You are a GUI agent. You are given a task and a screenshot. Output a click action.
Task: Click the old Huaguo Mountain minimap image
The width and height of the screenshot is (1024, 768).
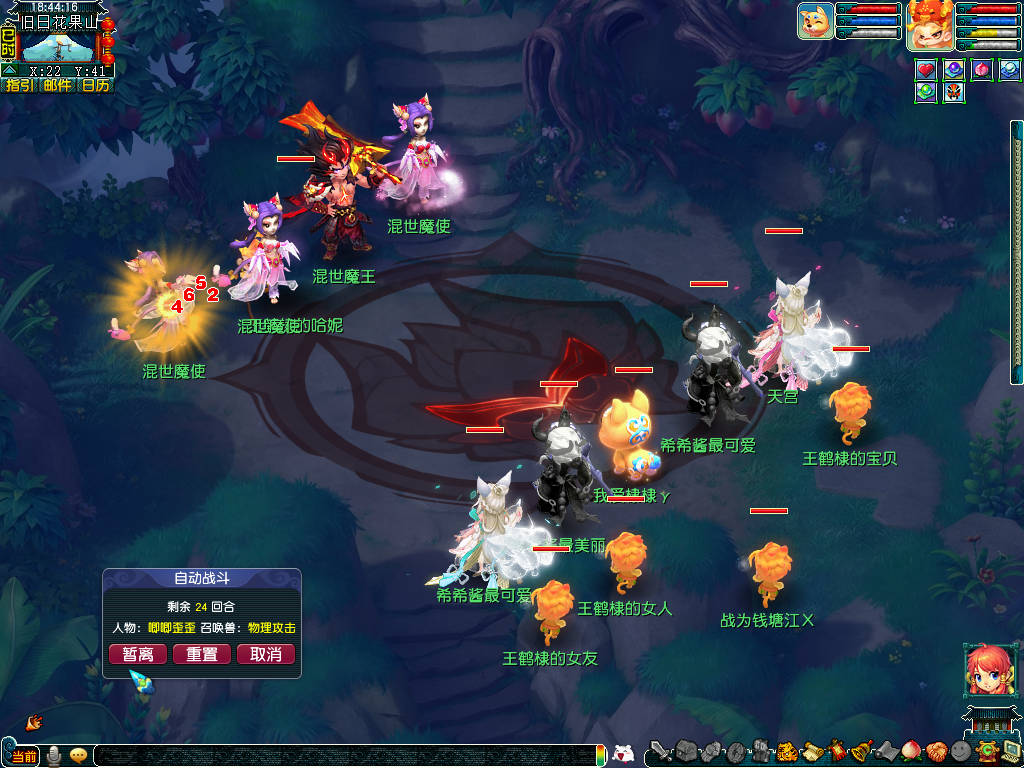(x=58, y=46)
